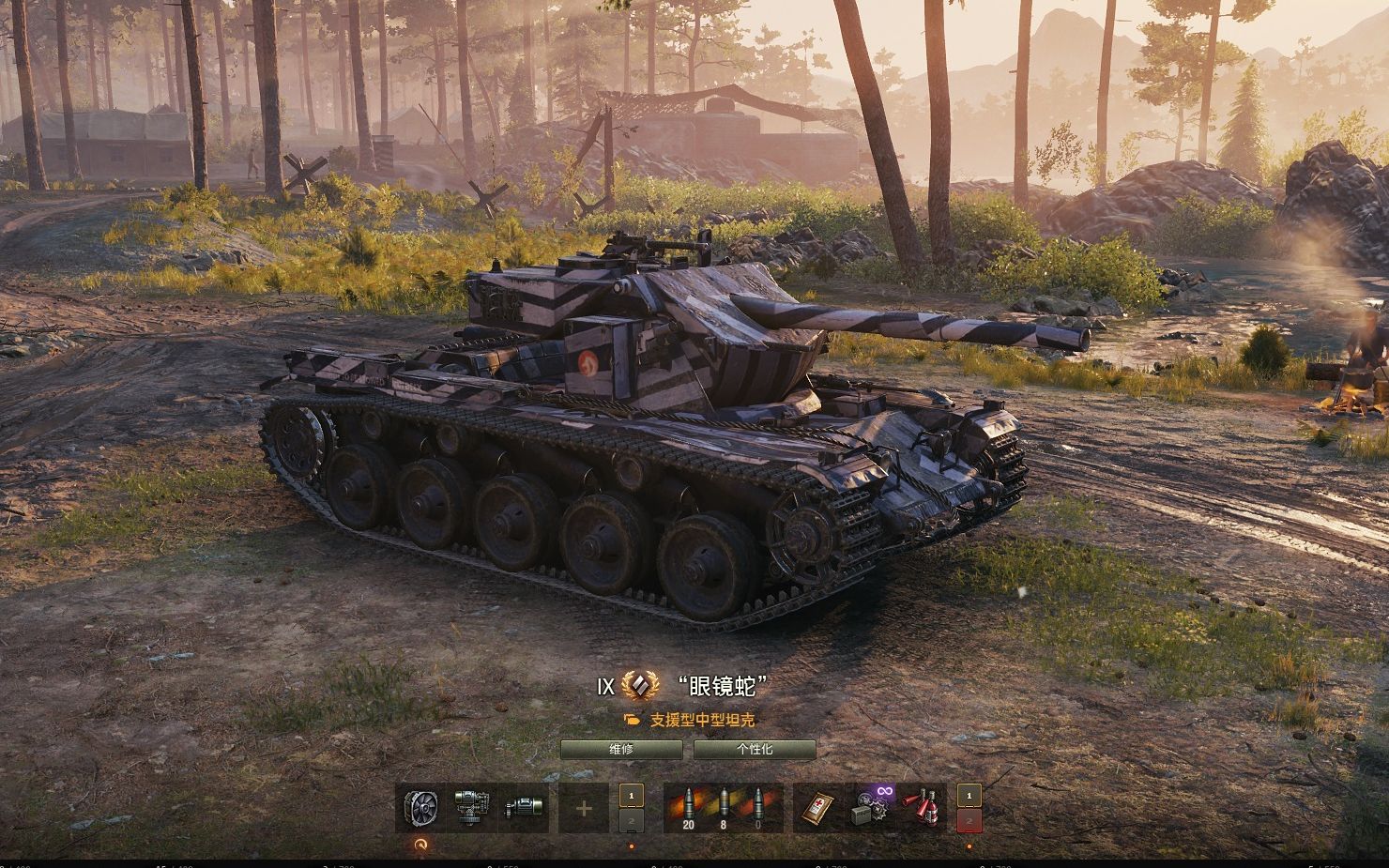Pick the shell type with 0 rounds
Viewport: 1389px width, 868px height.
coord(757,808)
